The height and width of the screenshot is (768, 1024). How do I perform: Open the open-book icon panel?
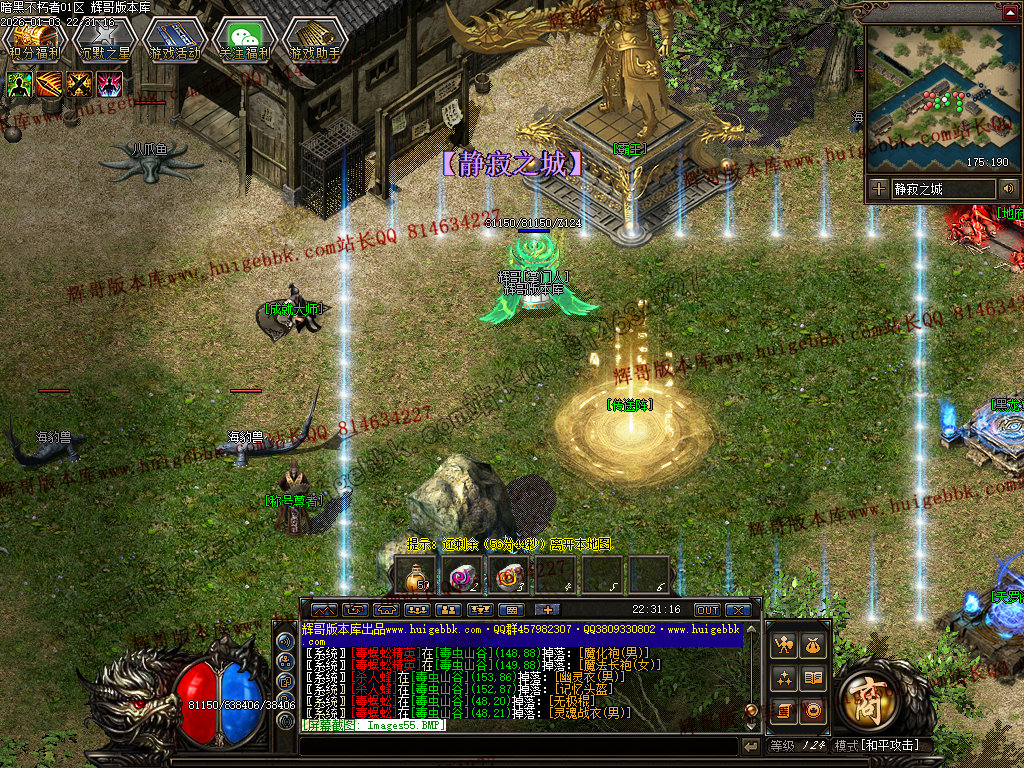(814, 679)
